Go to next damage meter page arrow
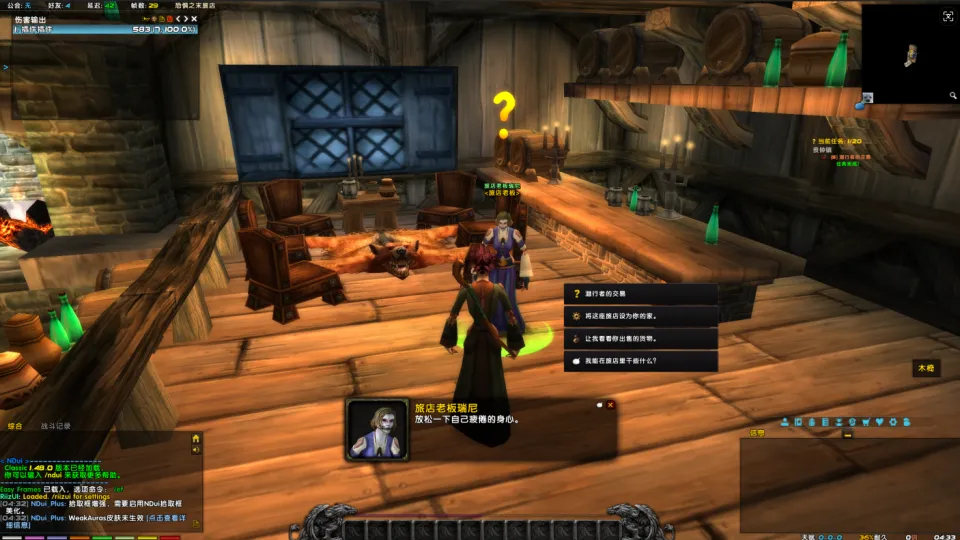Screen dimensions: 960x540 (185, 19)
